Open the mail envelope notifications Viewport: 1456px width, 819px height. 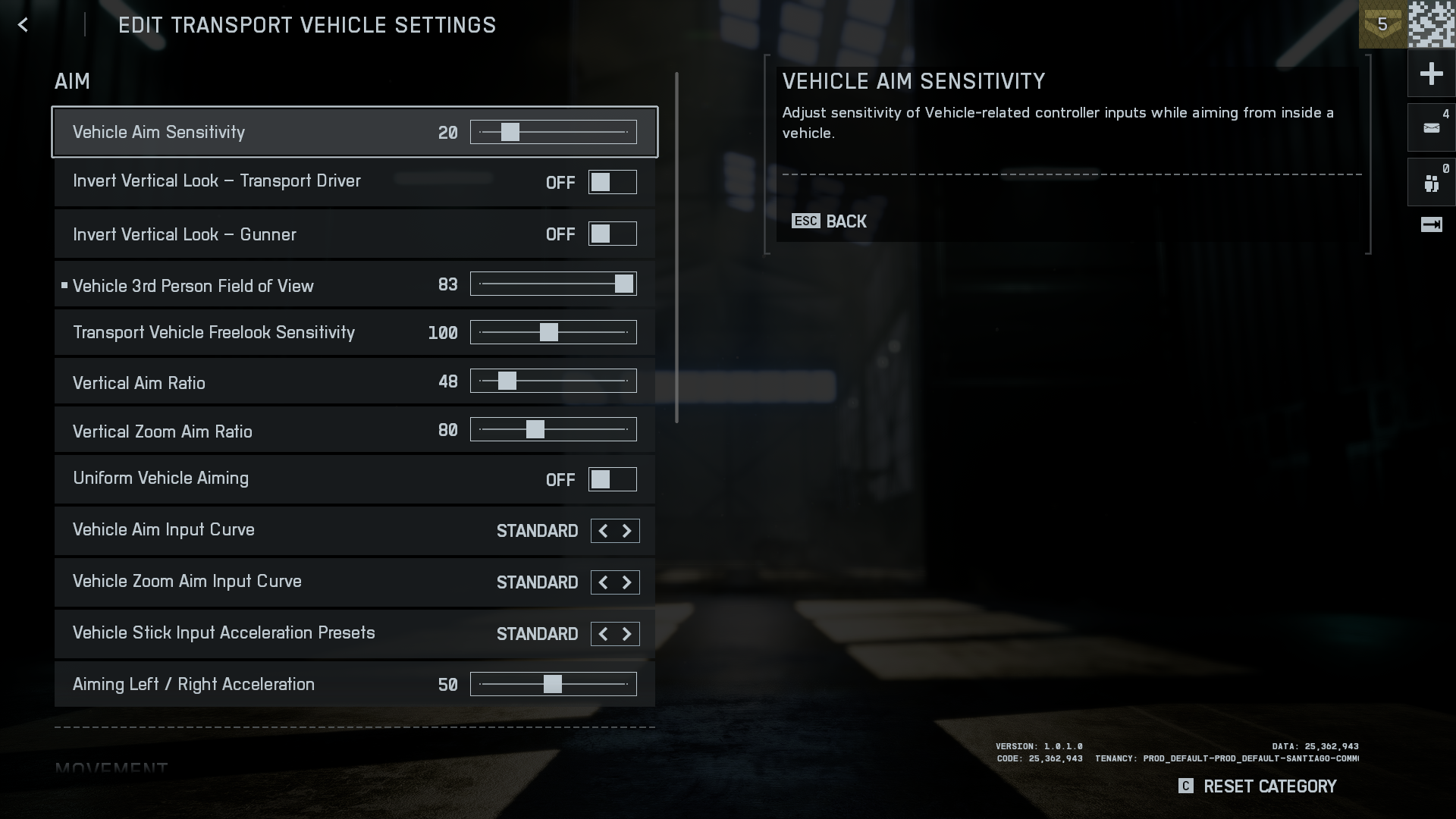[1431, 128]
